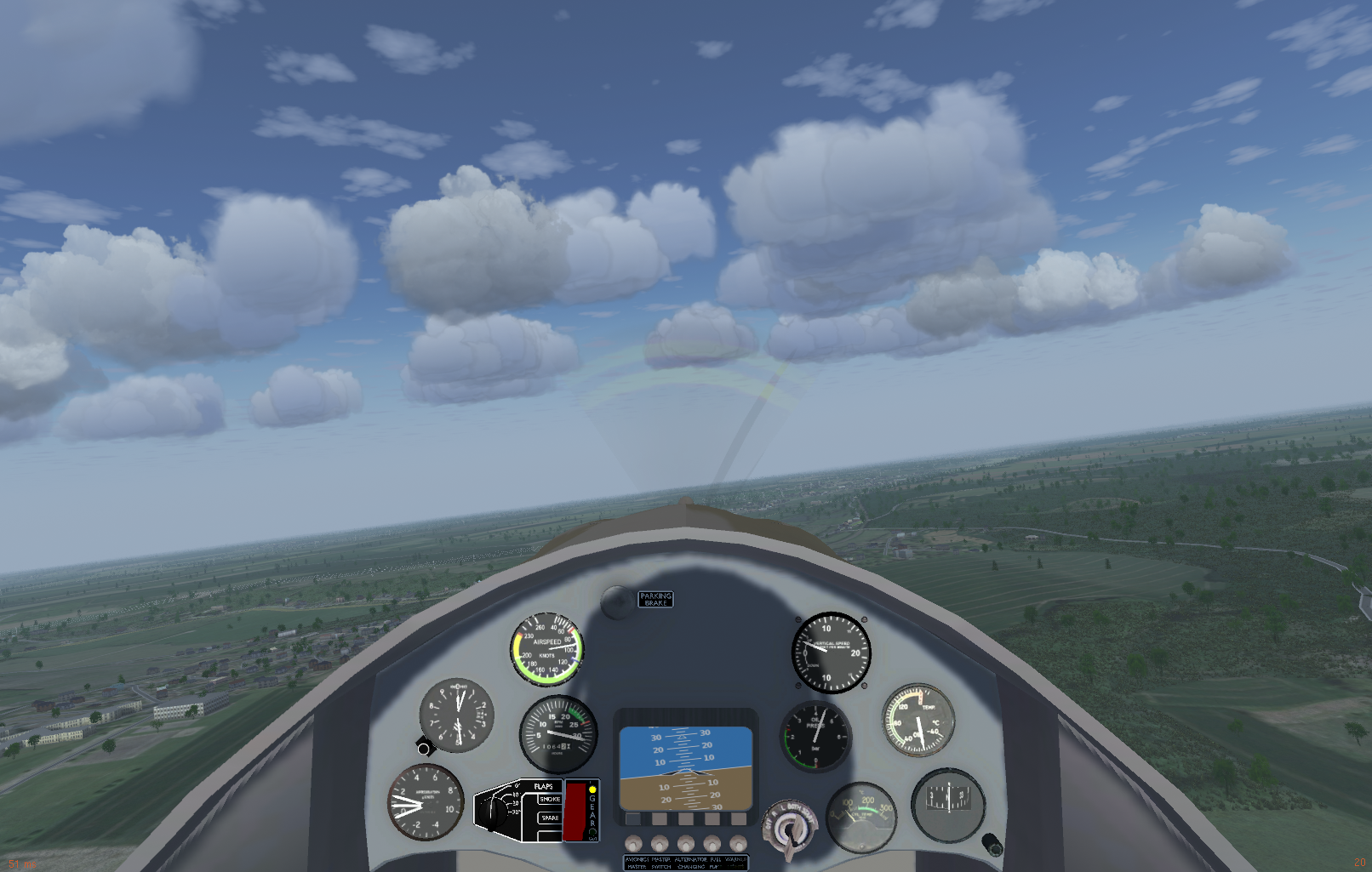Turn the magneto ignition key switch

pyautogui.click(x=789, y=829)
